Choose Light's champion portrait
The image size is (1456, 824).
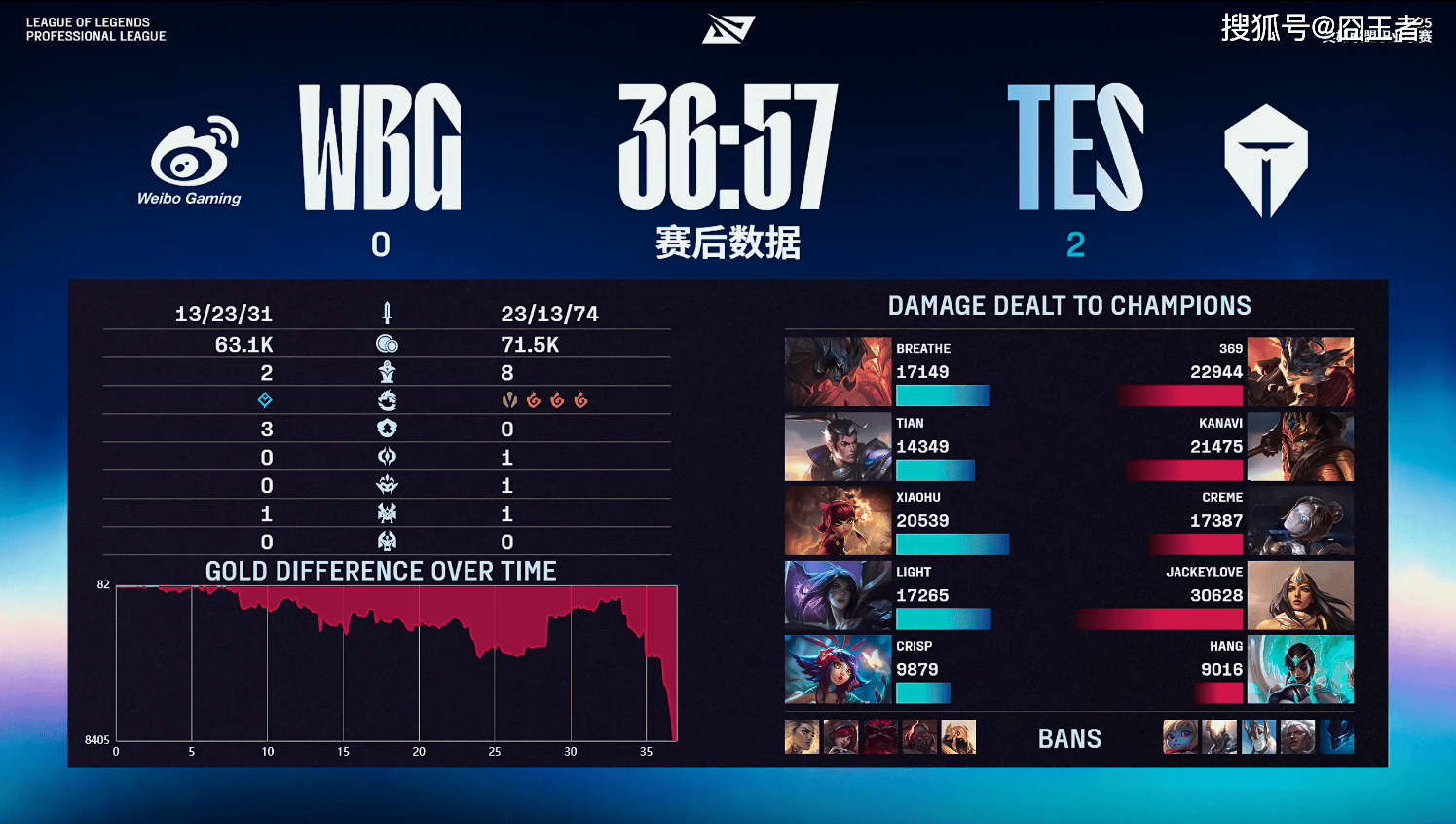tap(838, 595)
